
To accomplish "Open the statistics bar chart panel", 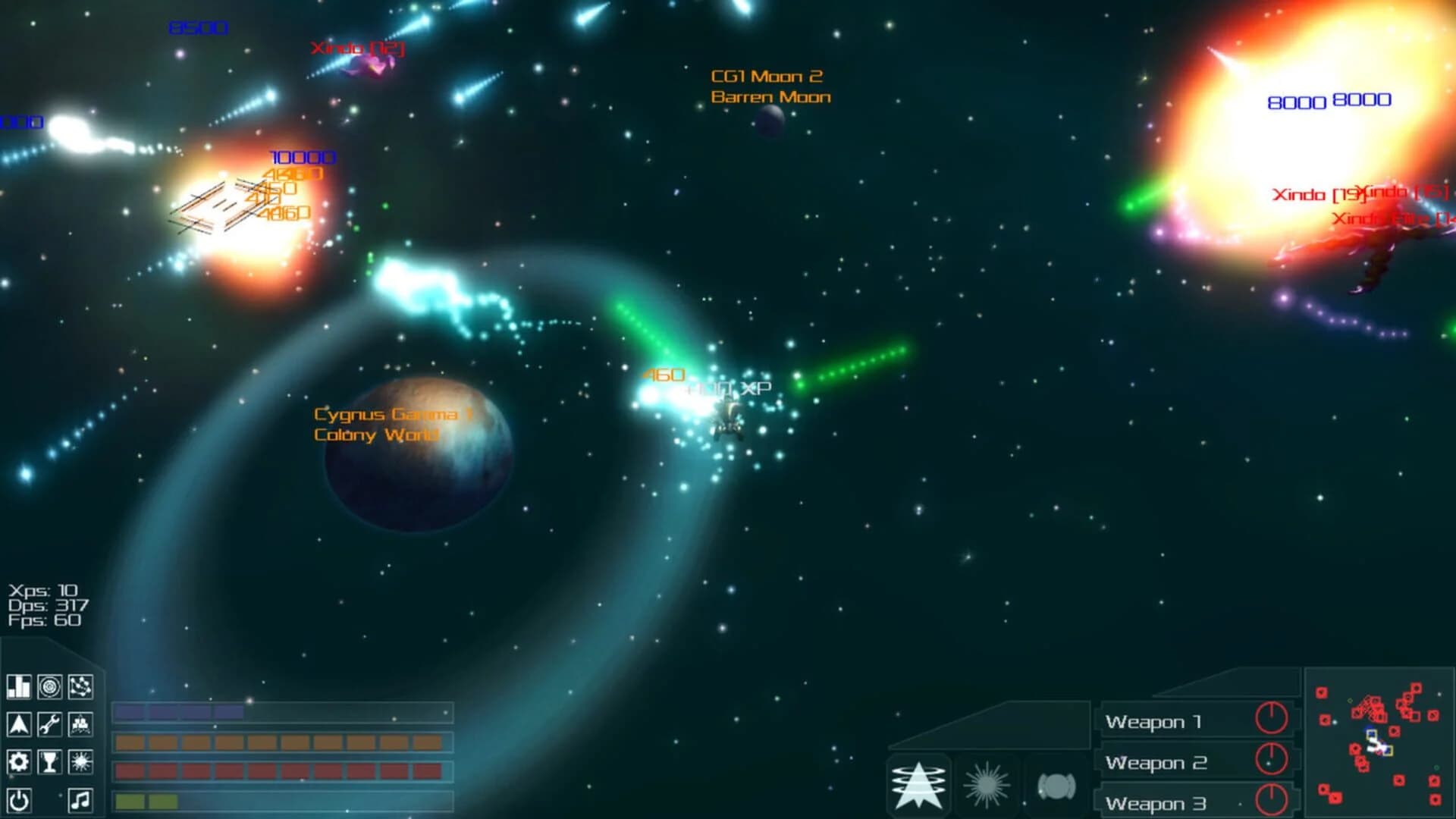I will coord(19,686).
